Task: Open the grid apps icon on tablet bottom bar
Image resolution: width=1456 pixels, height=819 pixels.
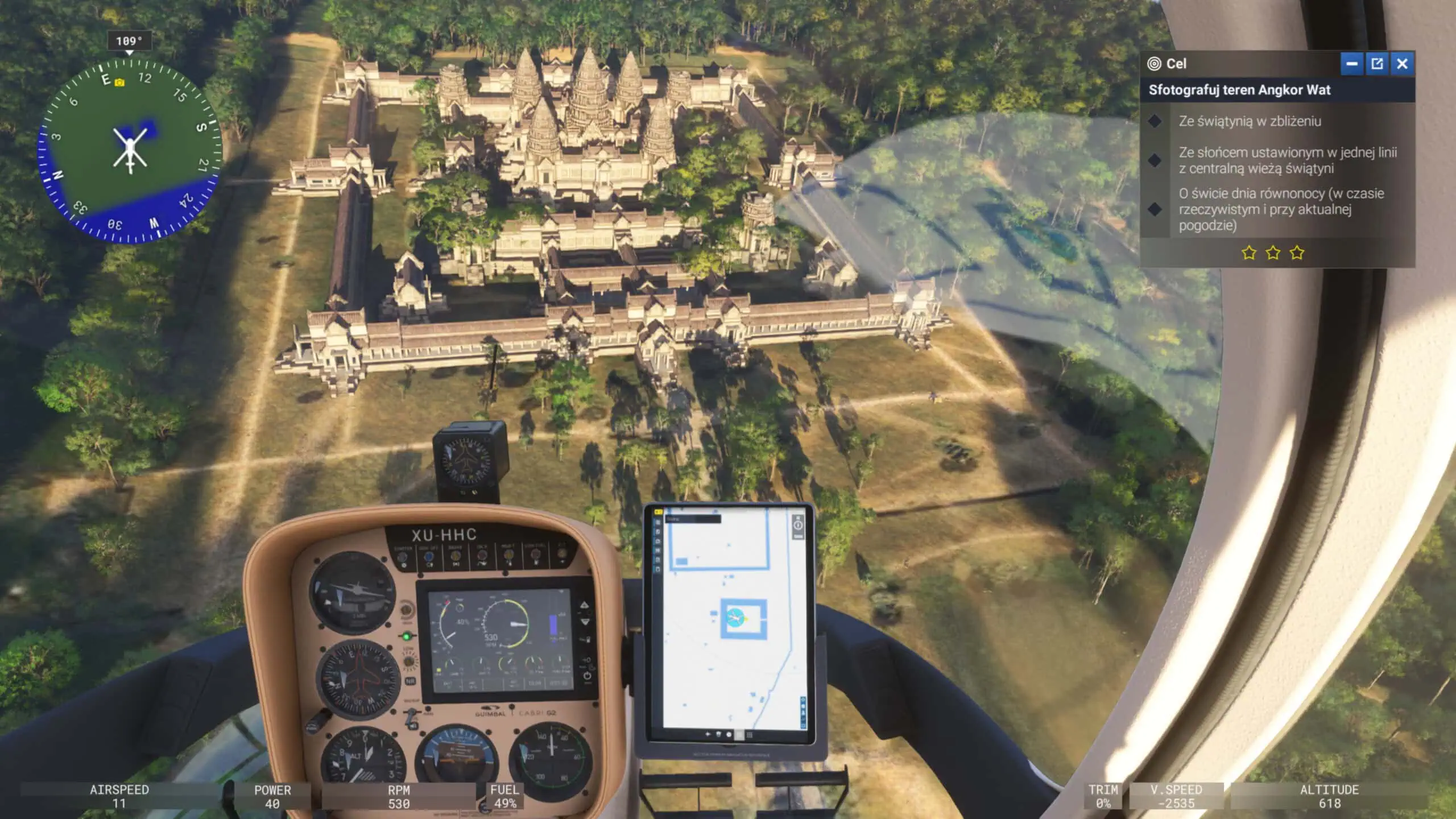Action: pos(750,735)
